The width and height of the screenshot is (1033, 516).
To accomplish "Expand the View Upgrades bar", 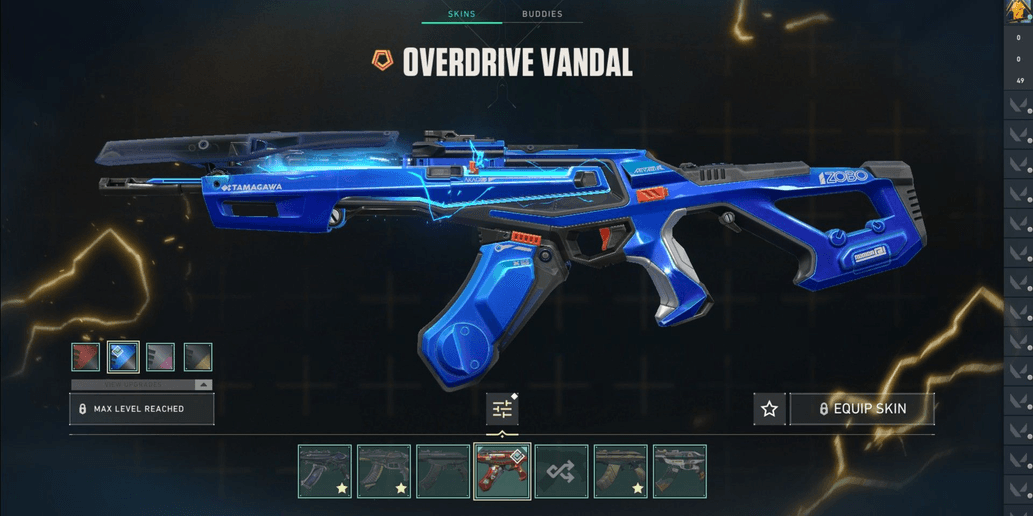I will 141,384.
